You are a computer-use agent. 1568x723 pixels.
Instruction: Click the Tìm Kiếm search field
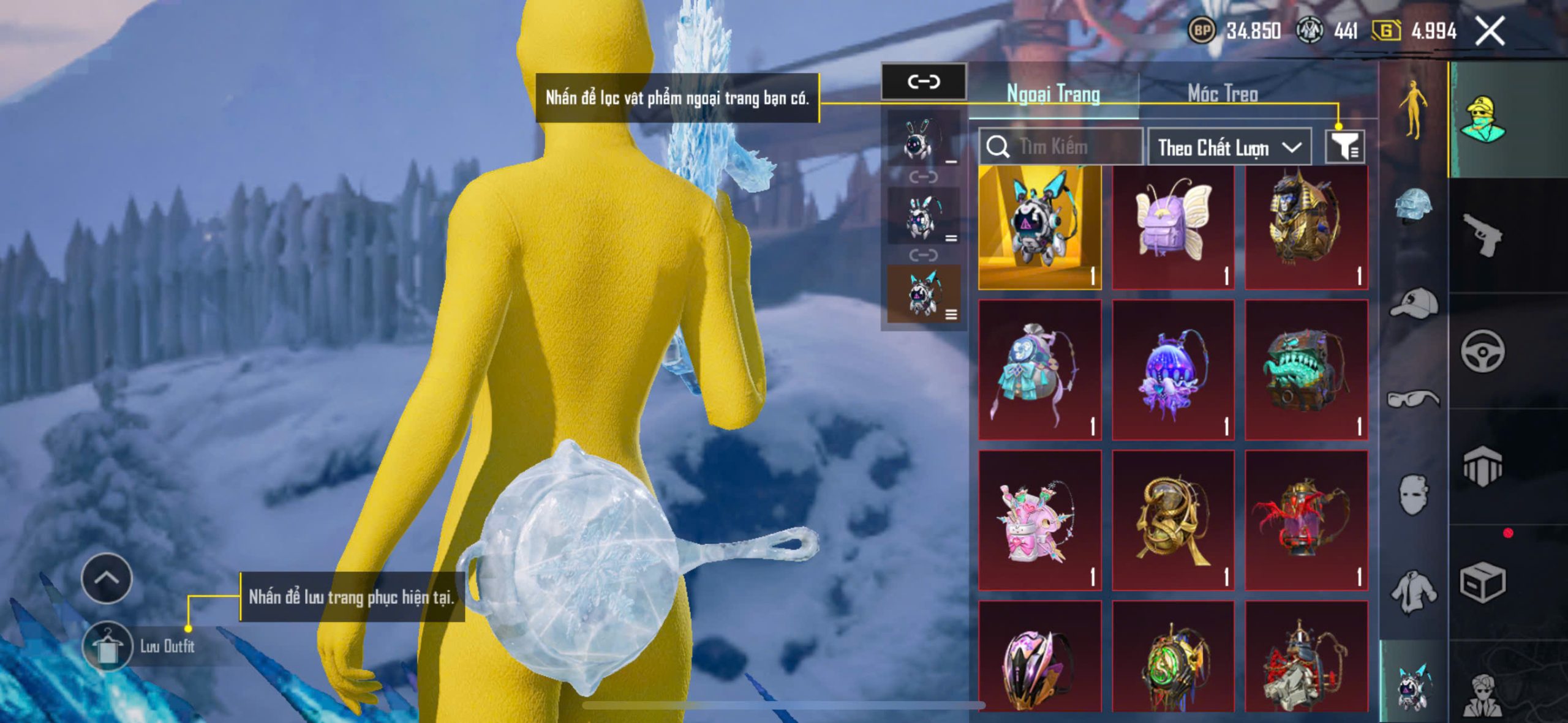click(x=1061, y=147)
